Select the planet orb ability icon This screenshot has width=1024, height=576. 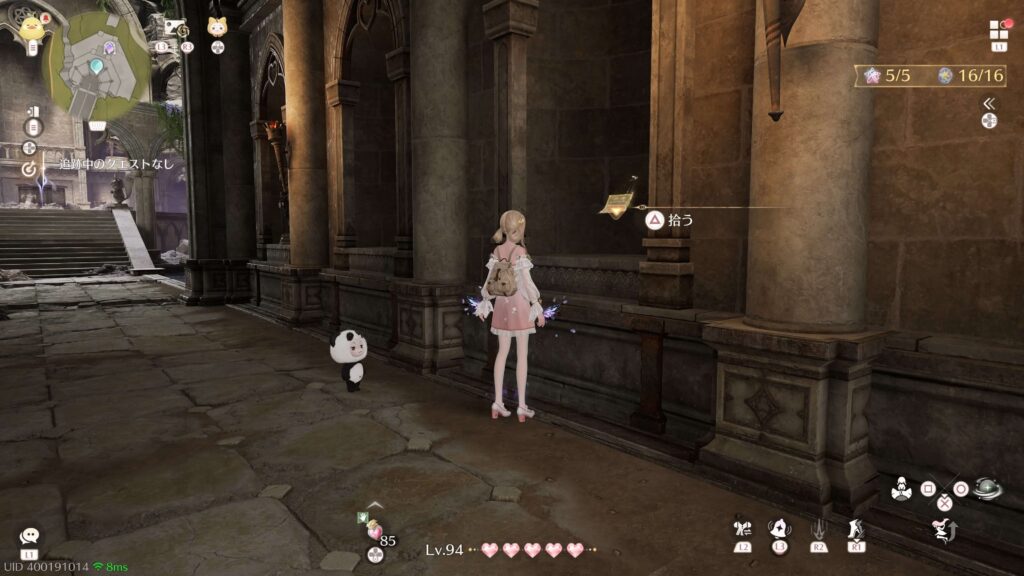pos(988,489)
